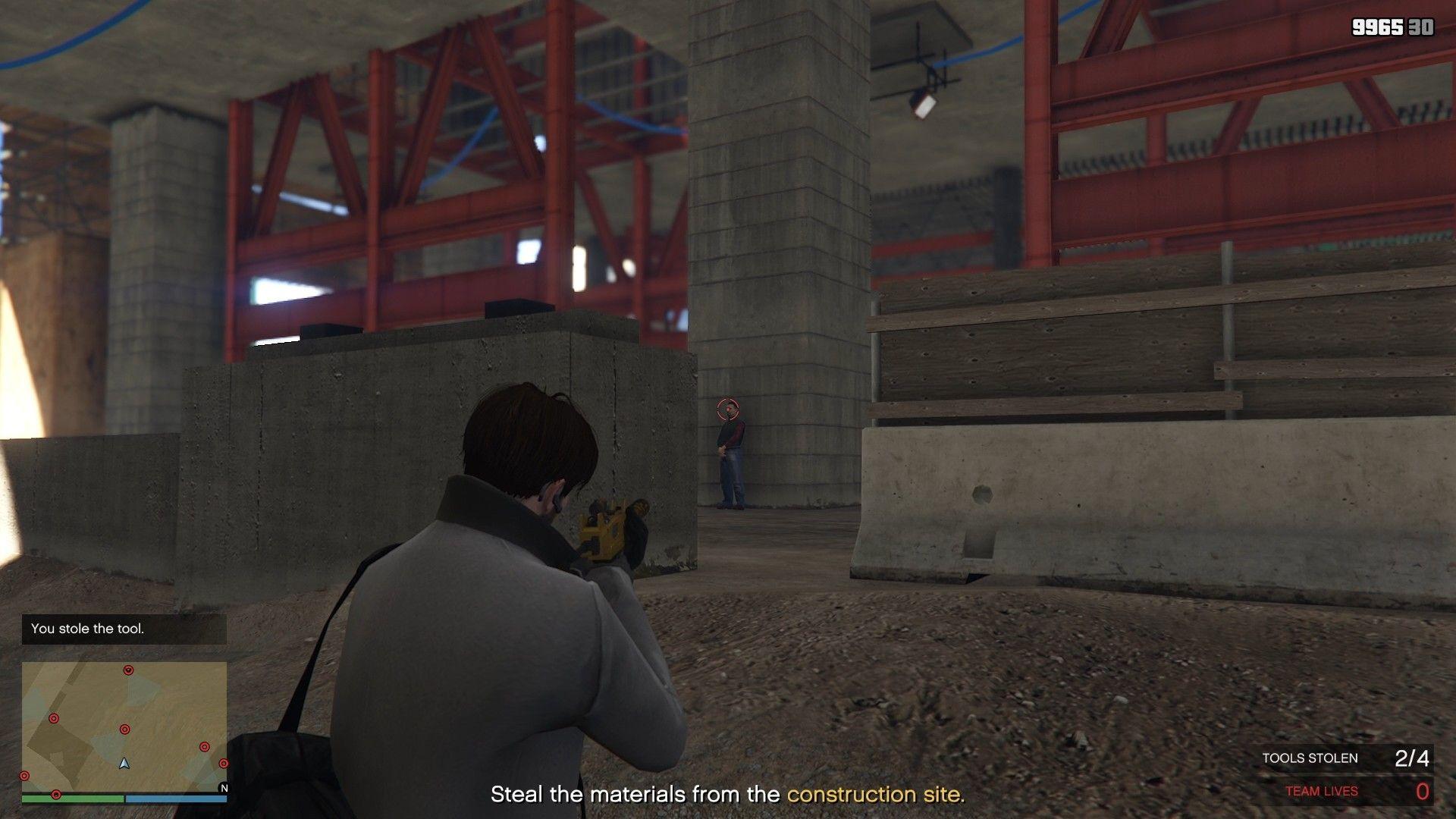This screenshot has height=819, width=1456.
Task: Toggle the green health bar under the minimap
Action: click(x=72, y=799)
